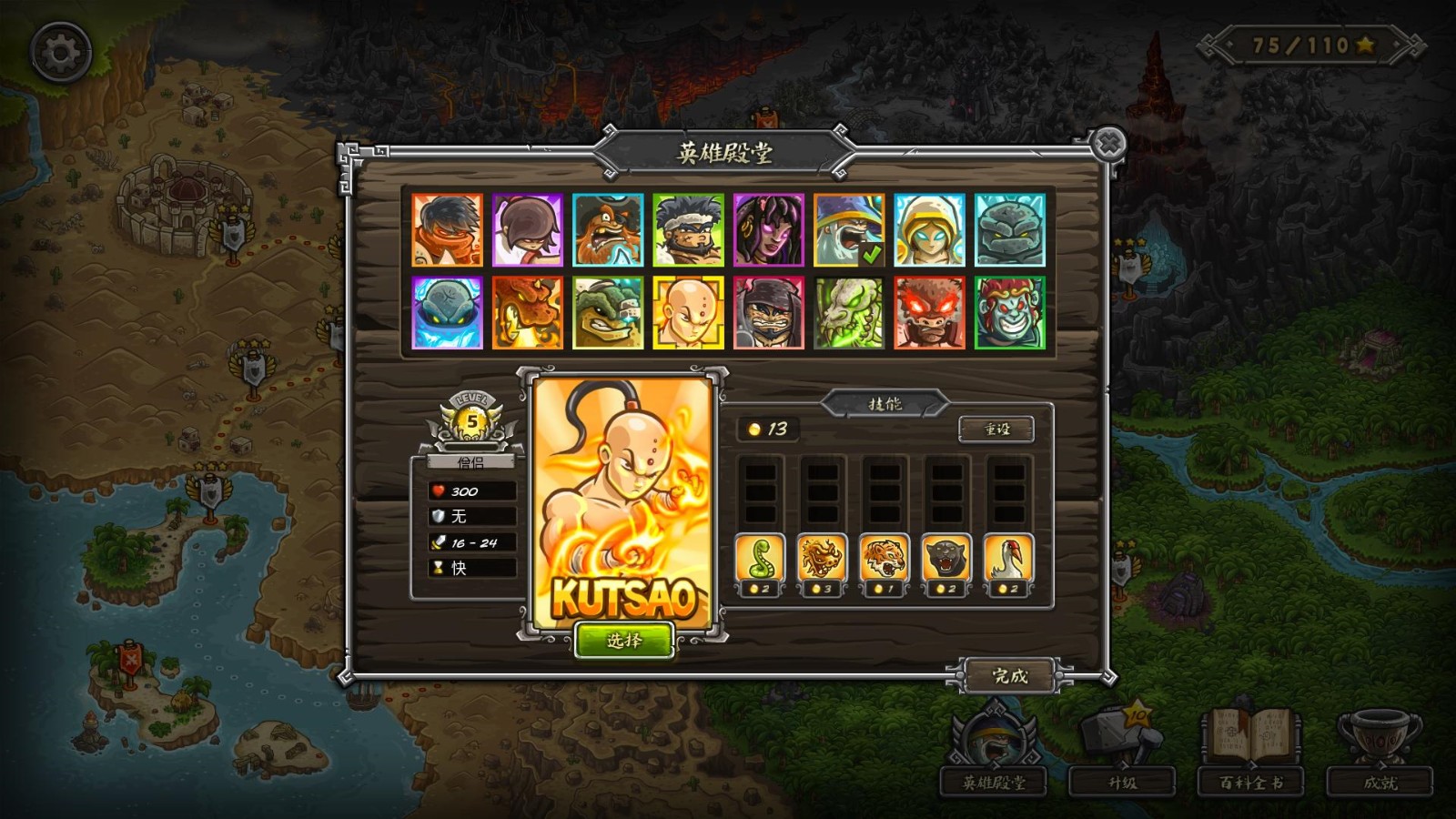This screenshot has height=819, width=1456.
Task: Open the 升级 upgrades menu
Action: point(1122,782)
